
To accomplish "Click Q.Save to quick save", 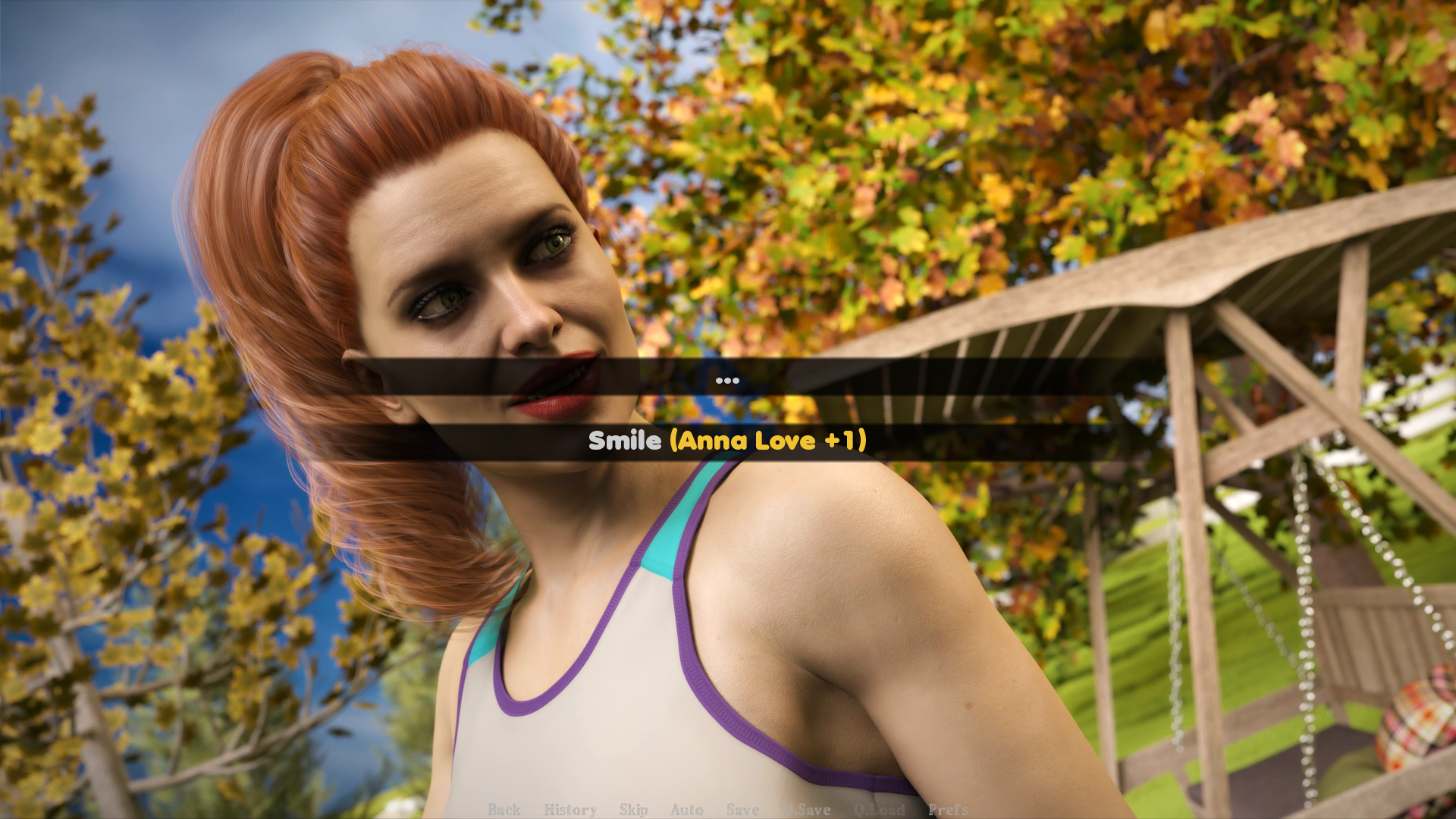I will tap(807, 810).
